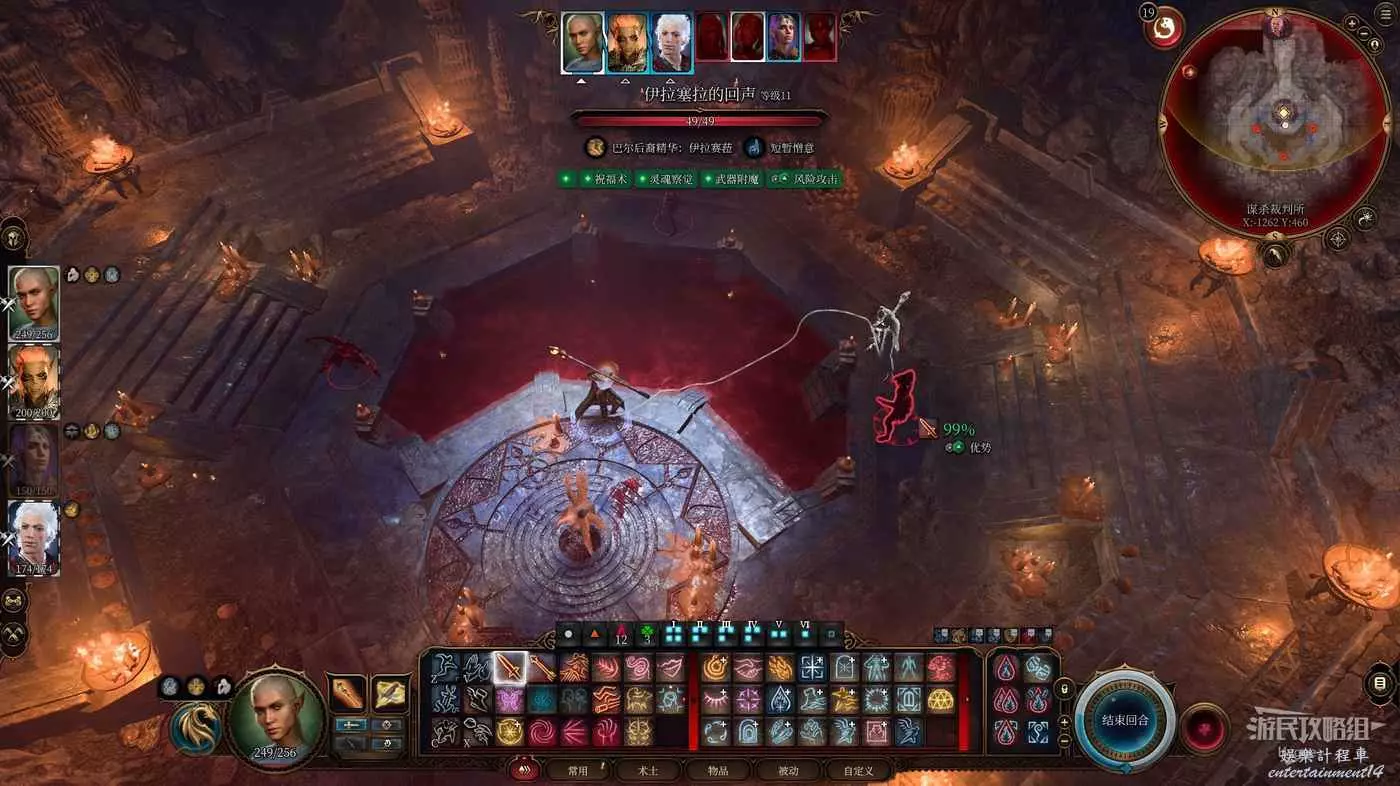1400x786 pixels.
Task: Open the 术士 hotbar tab
Action: pos(648,771)
